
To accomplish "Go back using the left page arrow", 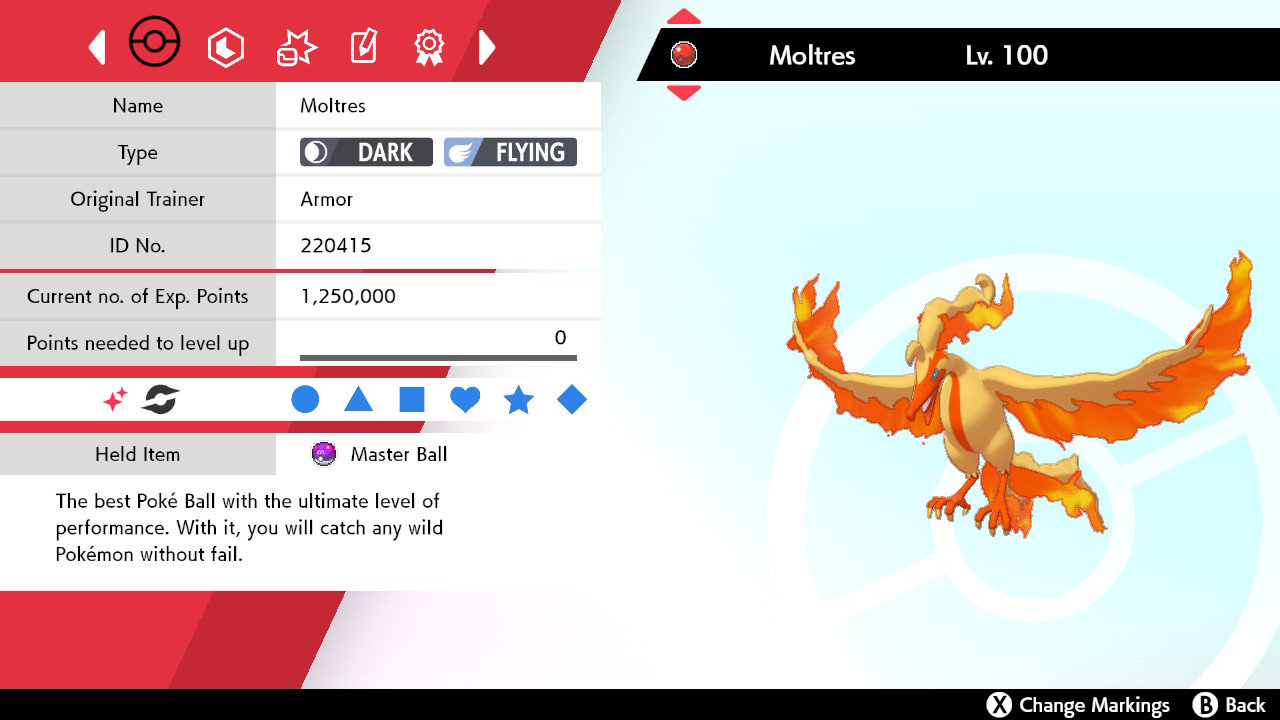I will tap(96, 44).
